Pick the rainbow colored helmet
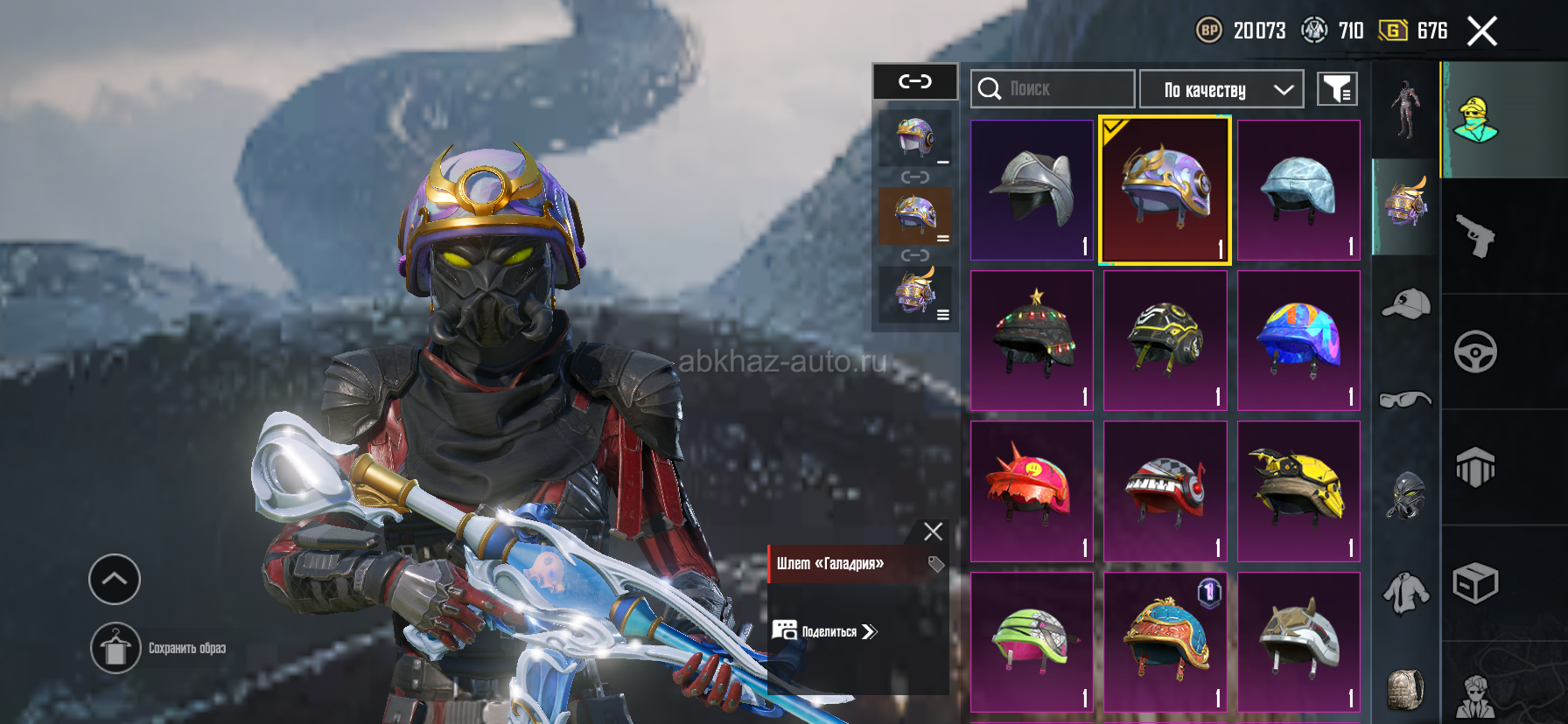Image resolution: width=1568 pixels, height=724 pixels. pos(1298,340)
